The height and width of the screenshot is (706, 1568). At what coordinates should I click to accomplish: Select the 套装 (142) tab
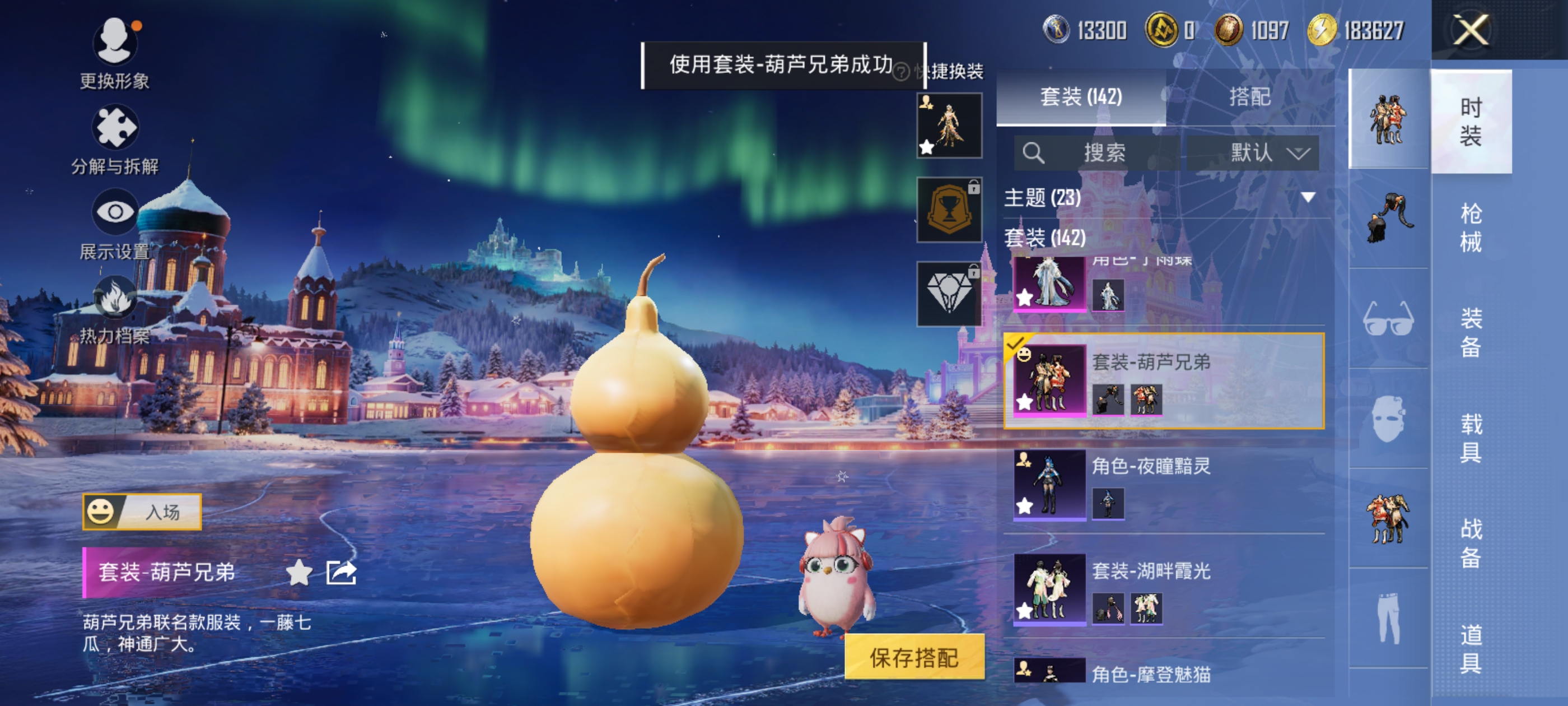[1080, 97]
